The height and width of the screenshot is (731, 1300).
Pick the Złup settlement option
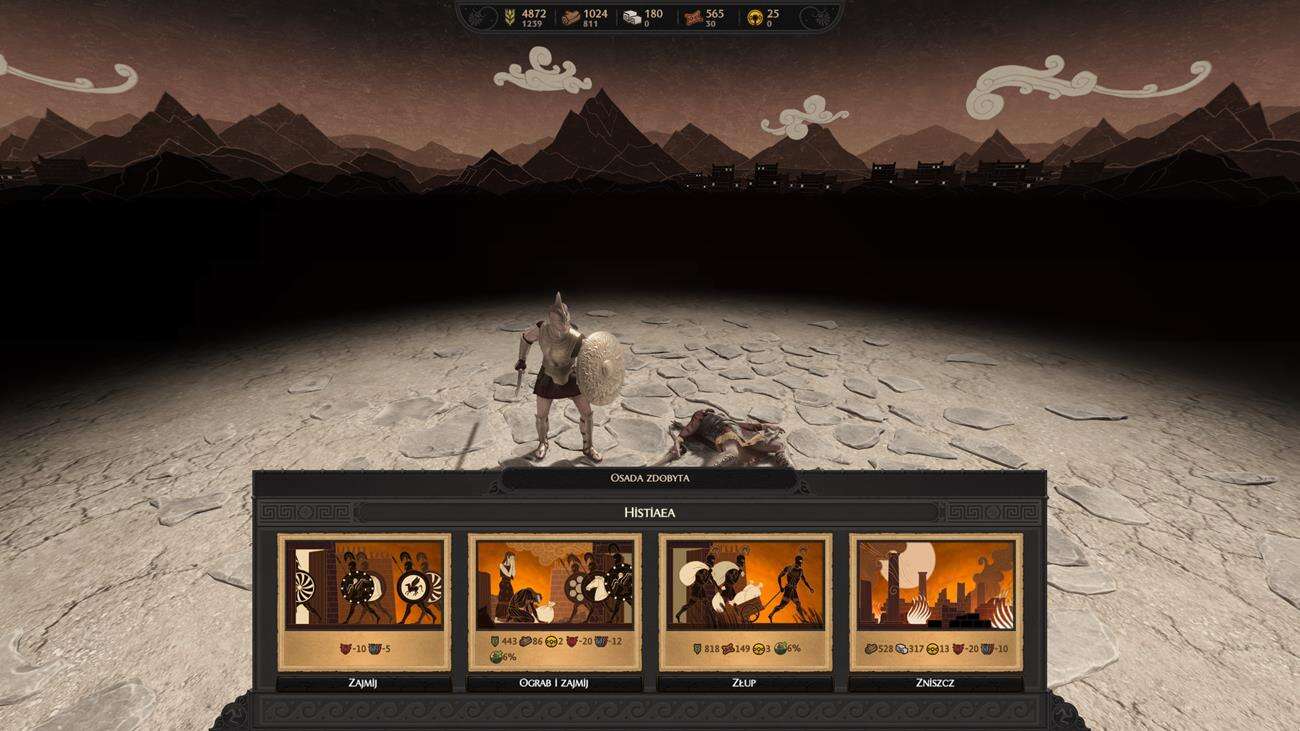(x=745, y=684)
